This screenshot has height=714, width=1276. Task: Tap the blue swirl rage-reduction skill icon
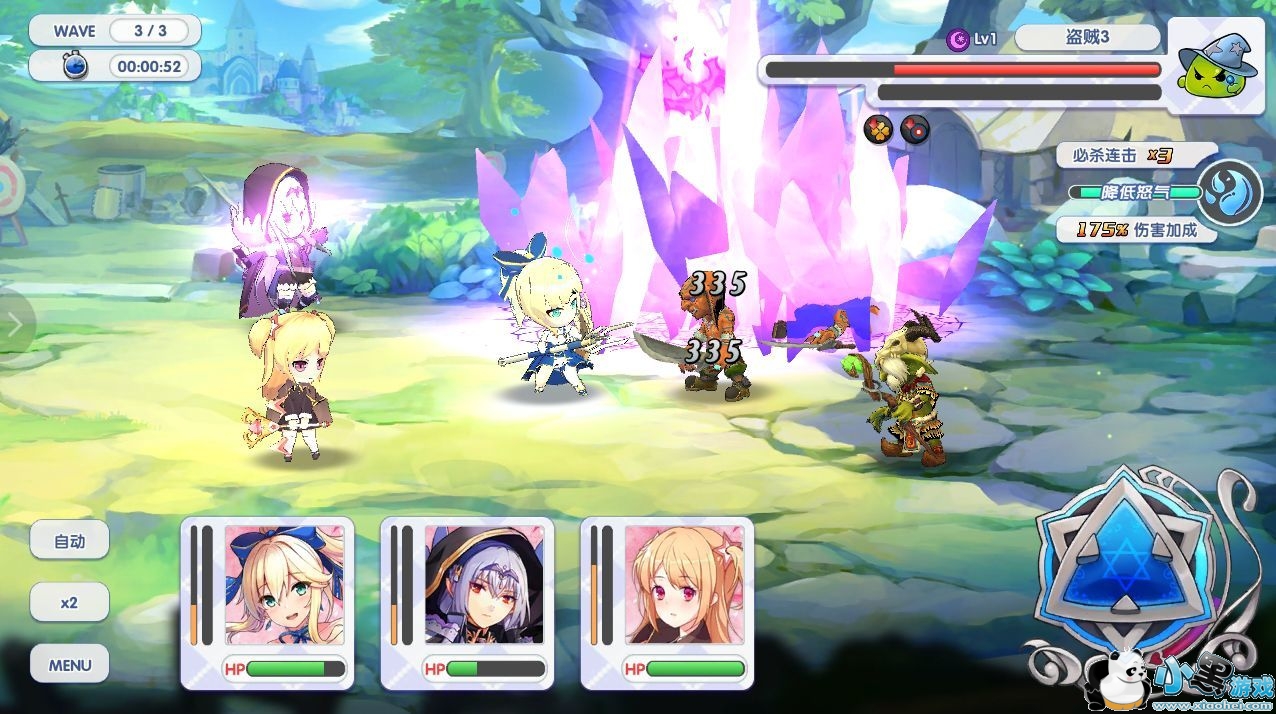(x=1229, y=191)
